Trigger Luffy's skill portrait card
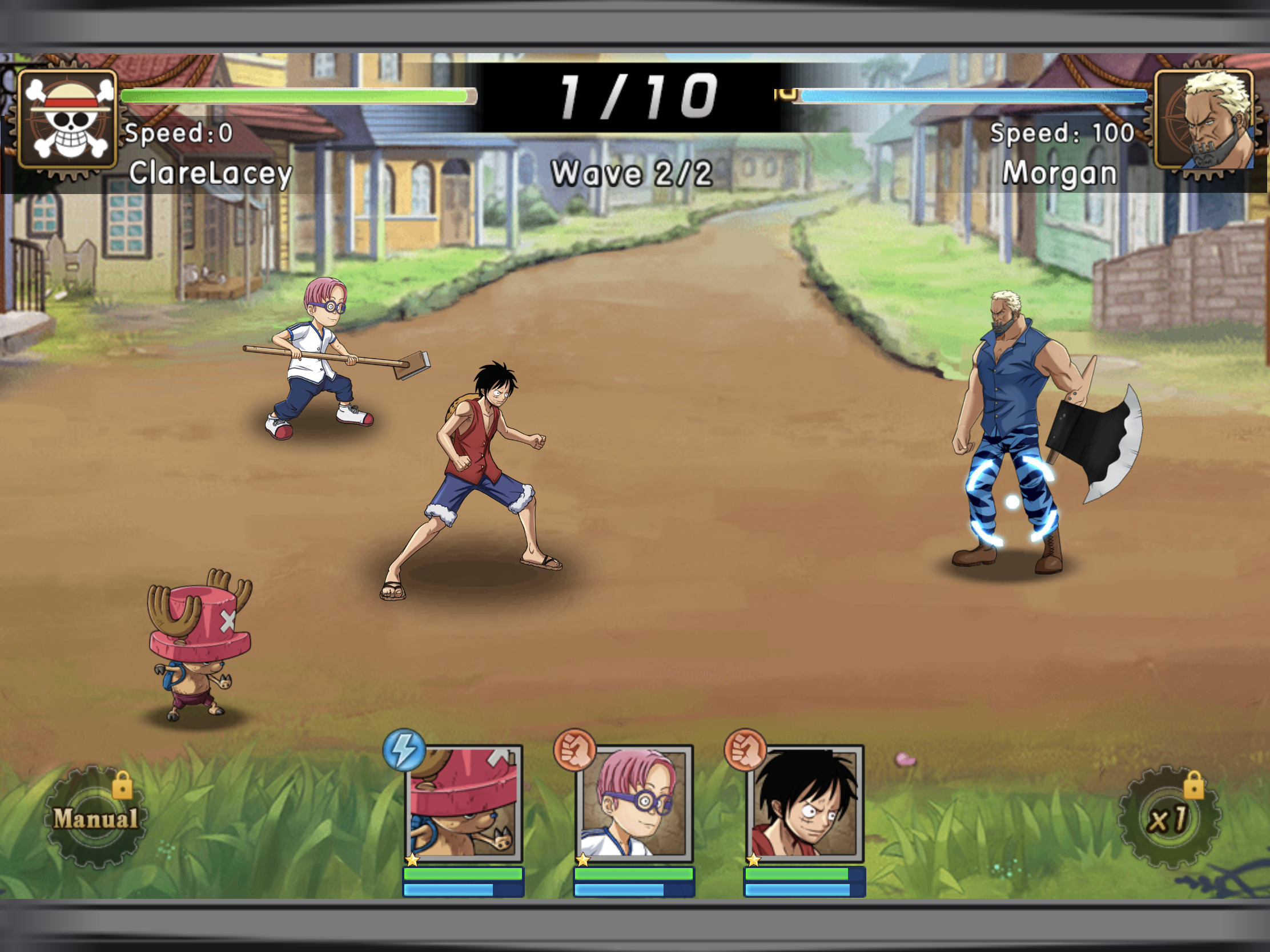 pyautogui.click(x=805, y=802)
